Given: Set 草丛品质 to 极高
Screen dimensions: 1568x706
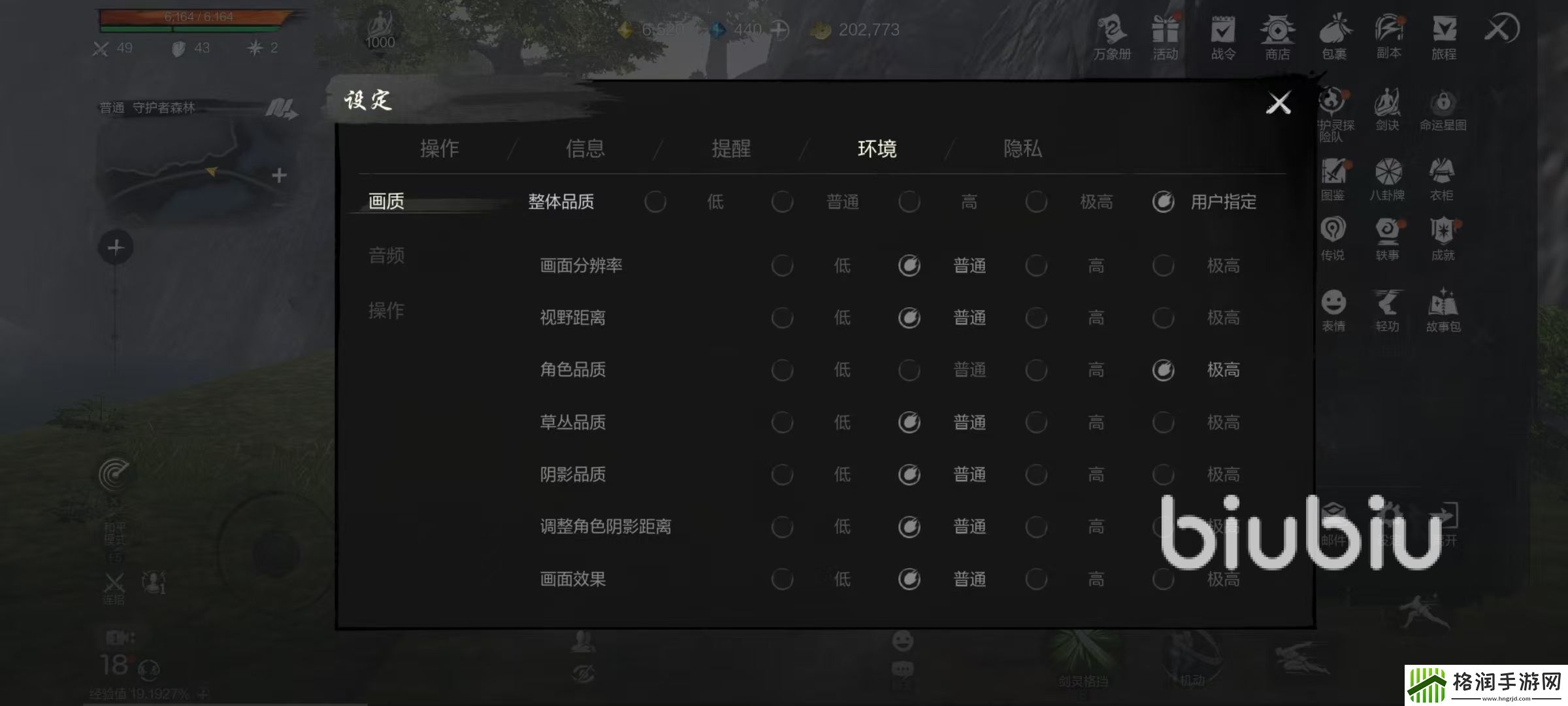Looking at the screenshot, I should [x=1164, y=422].
